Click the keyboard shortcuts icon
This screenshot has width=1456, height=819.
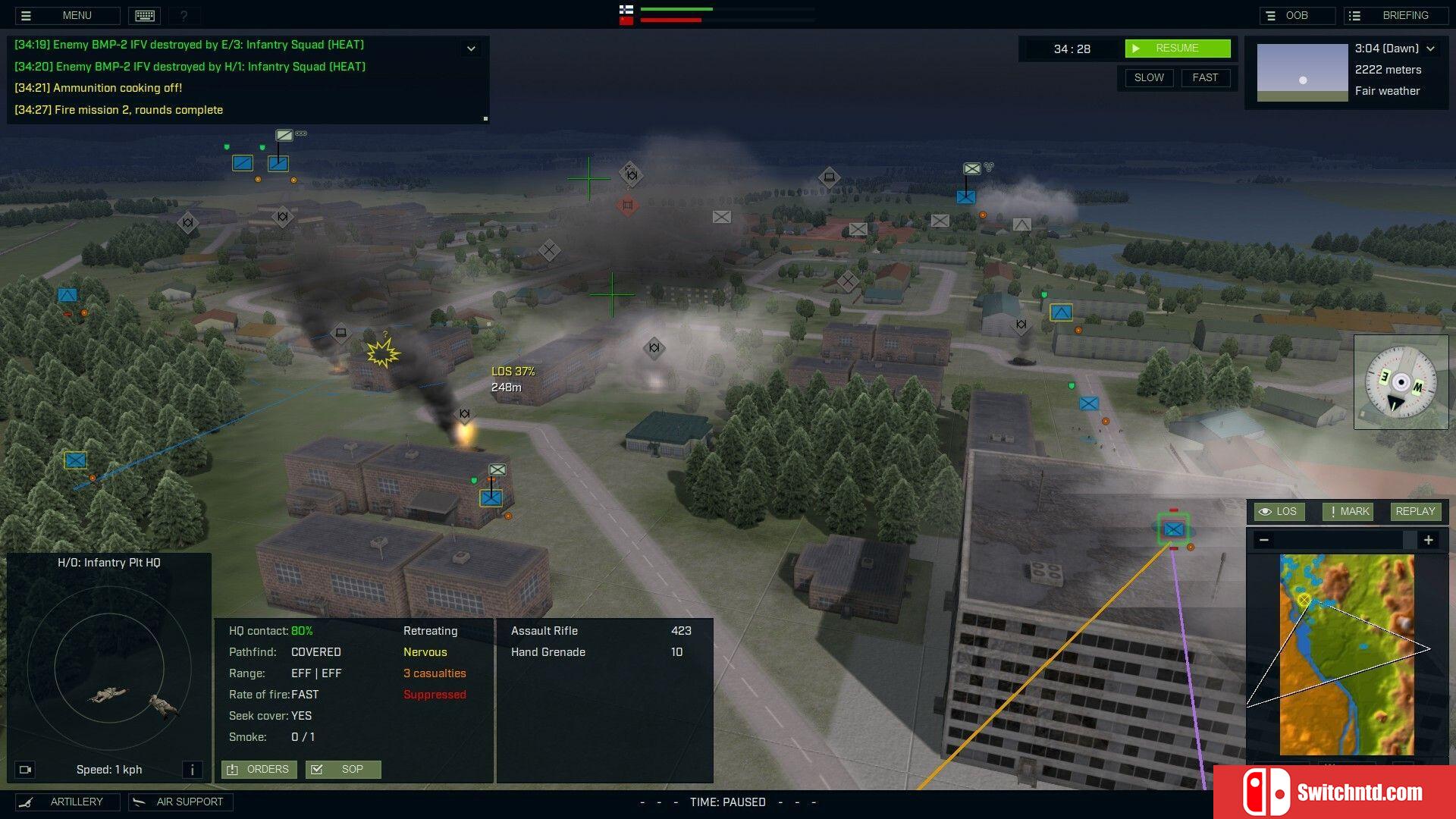pos(145,15)
